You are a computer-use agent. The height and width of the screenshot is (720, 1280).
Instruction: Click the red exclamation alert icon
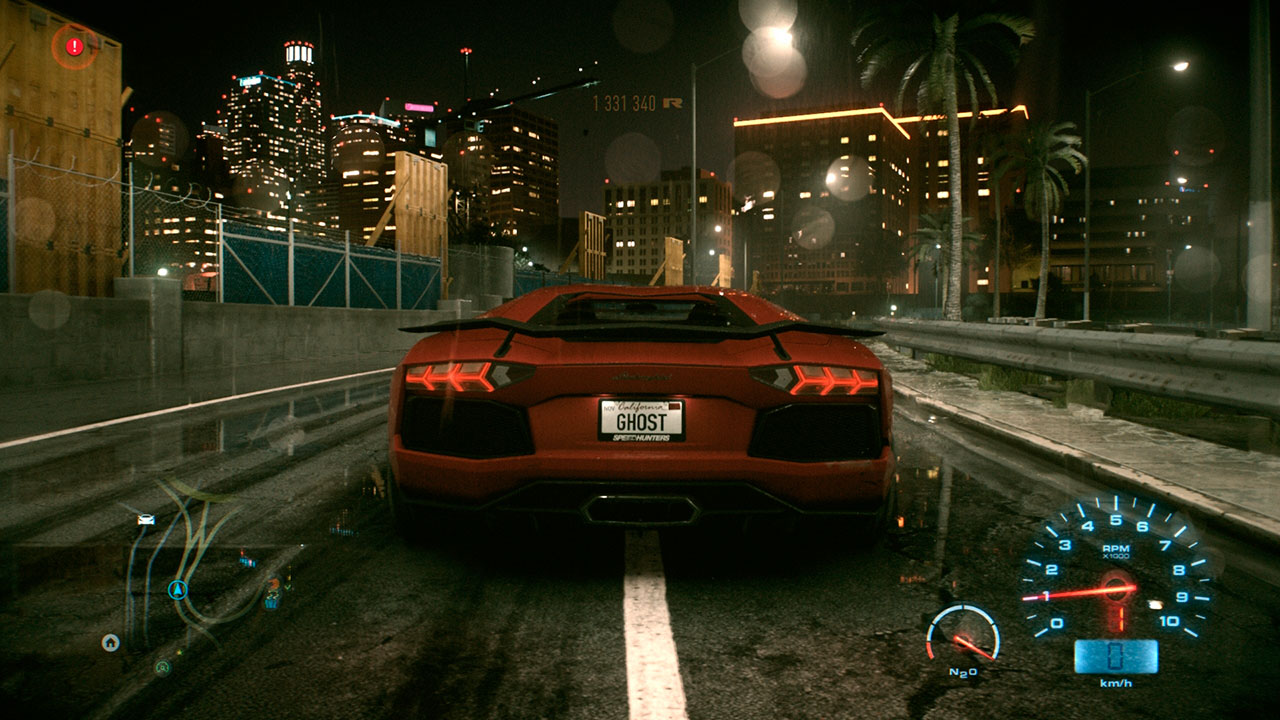(75, 46)
